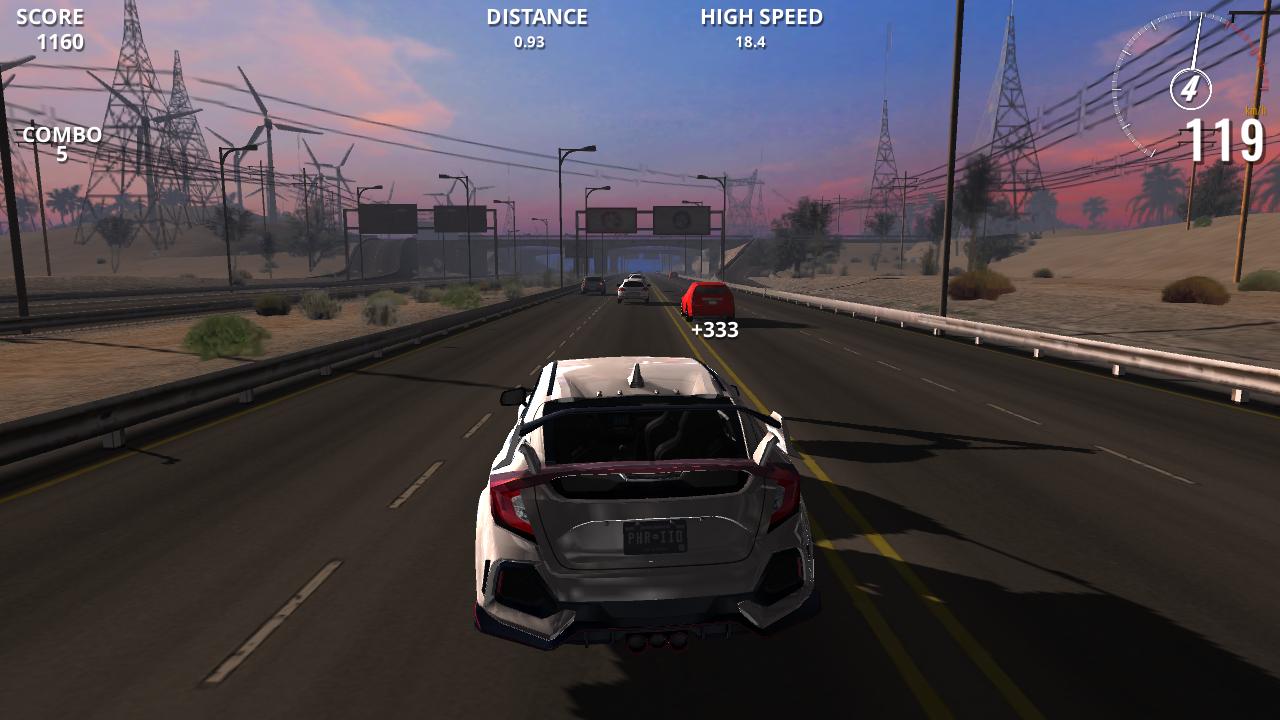
Task: Click the DISTANCE readout showing 0.93
Action: [535, 28]
